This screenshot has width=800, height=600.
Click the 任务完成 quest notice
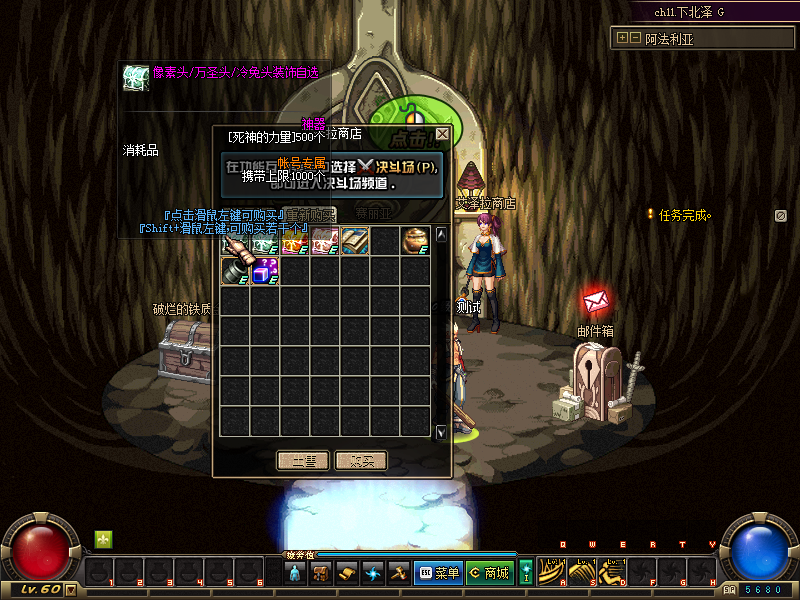pyautogui.click(x=684, y=214)
